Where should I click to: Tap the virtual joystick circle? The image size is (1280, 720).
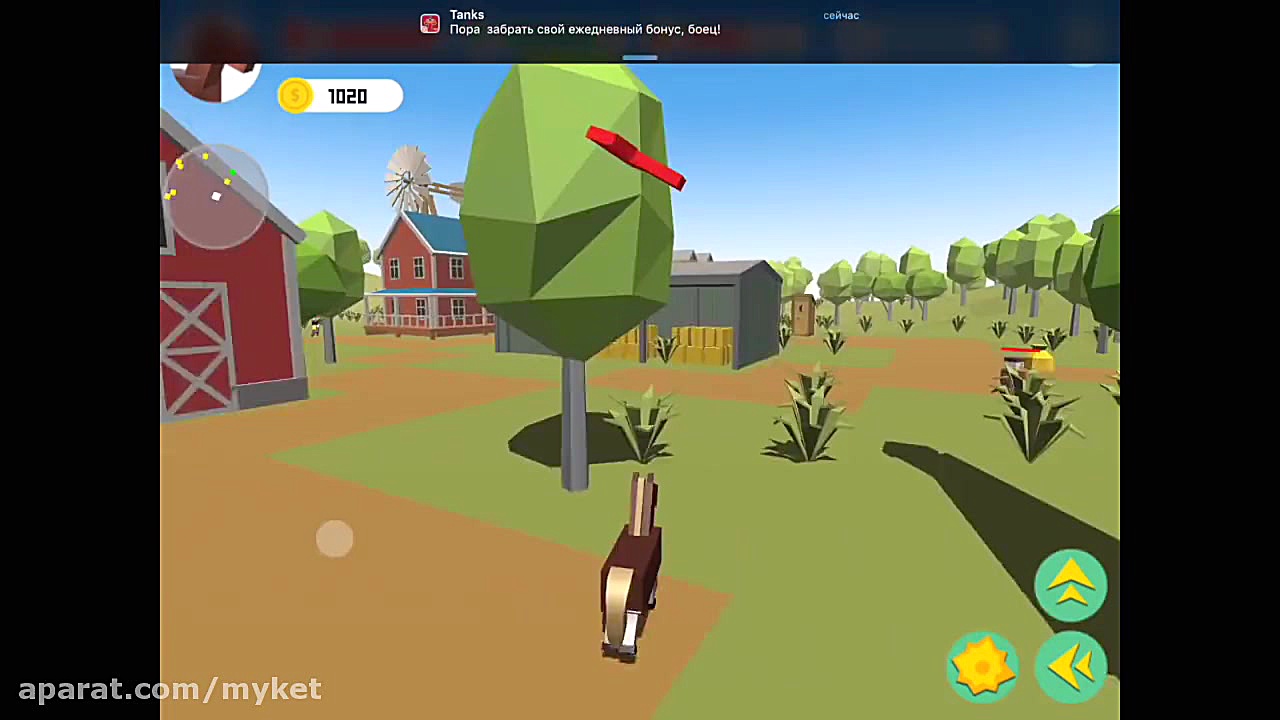(335, 539)
